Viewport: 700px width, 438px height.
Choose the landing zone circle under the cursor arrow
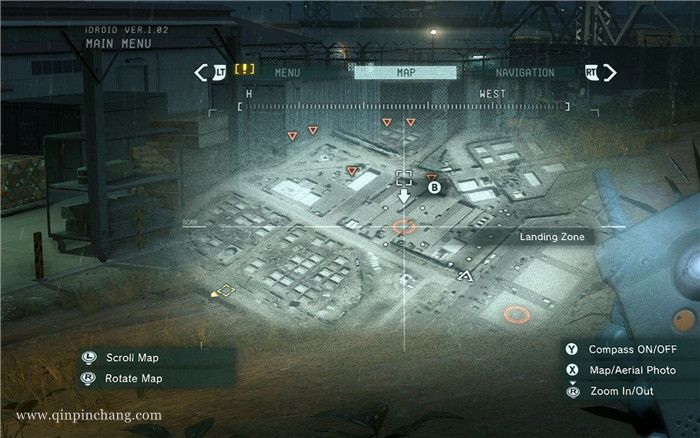tap(404, 227)
